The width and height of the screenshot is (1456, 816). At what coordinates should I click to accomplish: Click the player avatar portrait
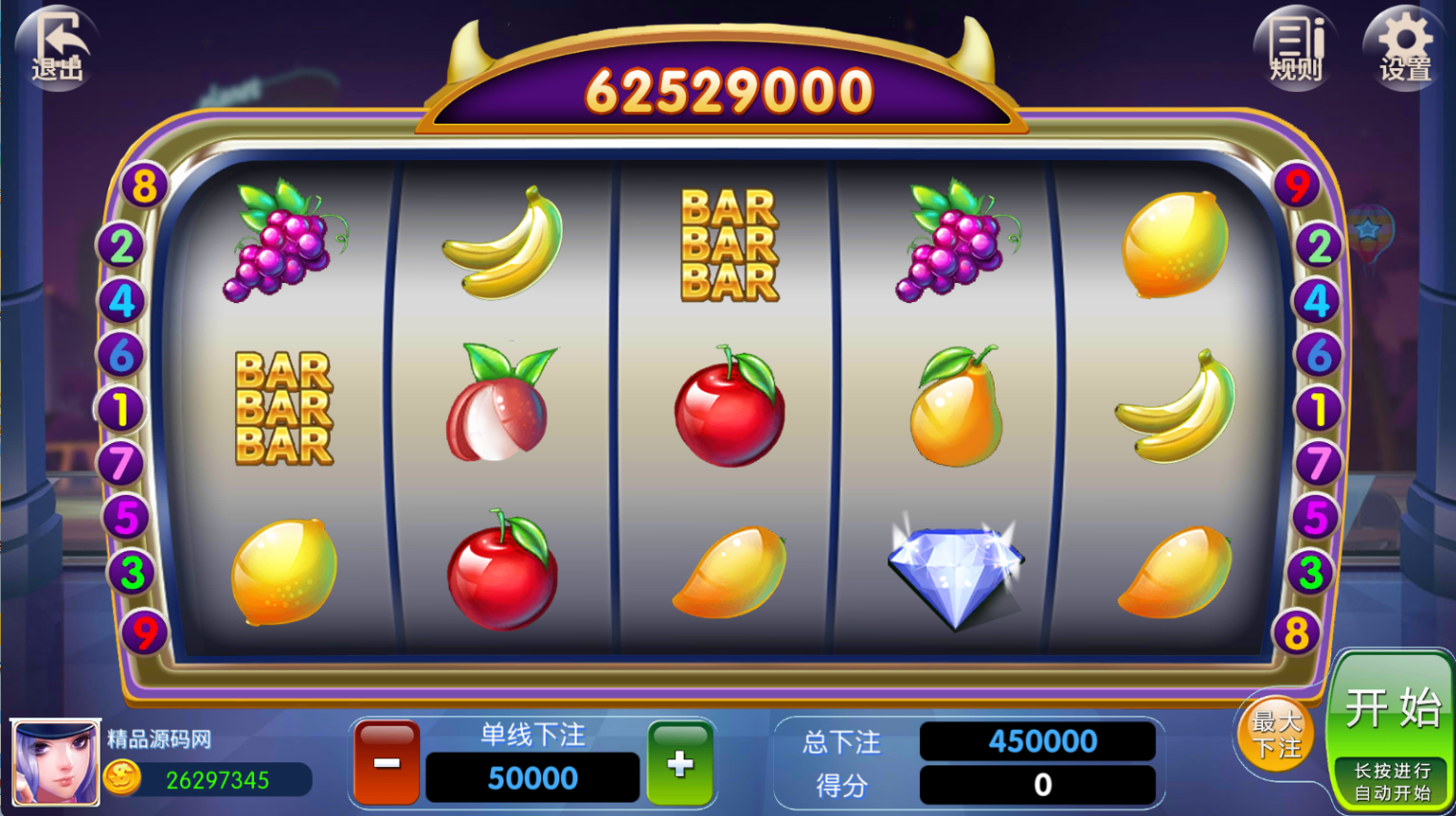pos(55,762)
